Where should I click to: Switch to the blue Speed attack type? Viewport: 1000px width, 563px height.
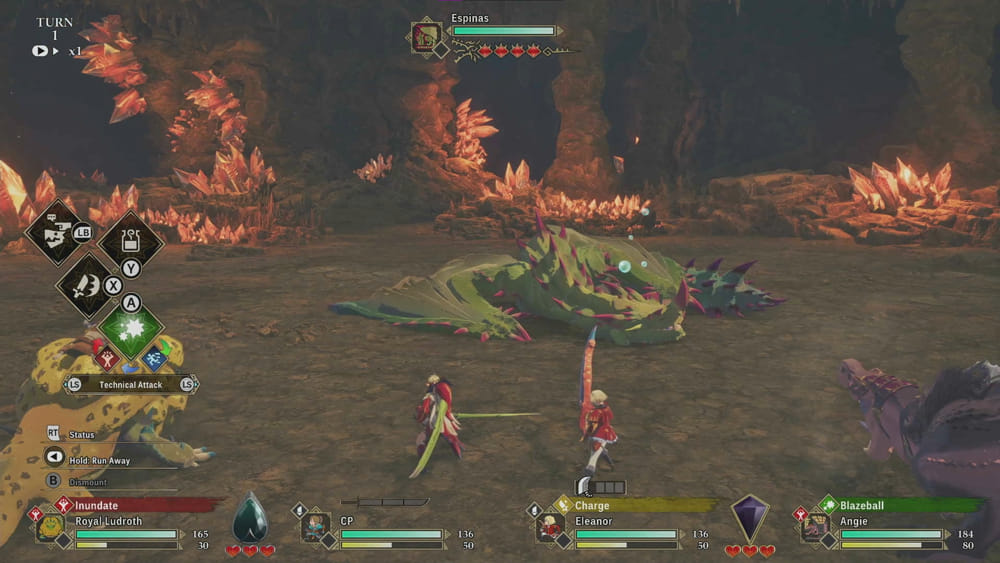(x=156, y=357)
